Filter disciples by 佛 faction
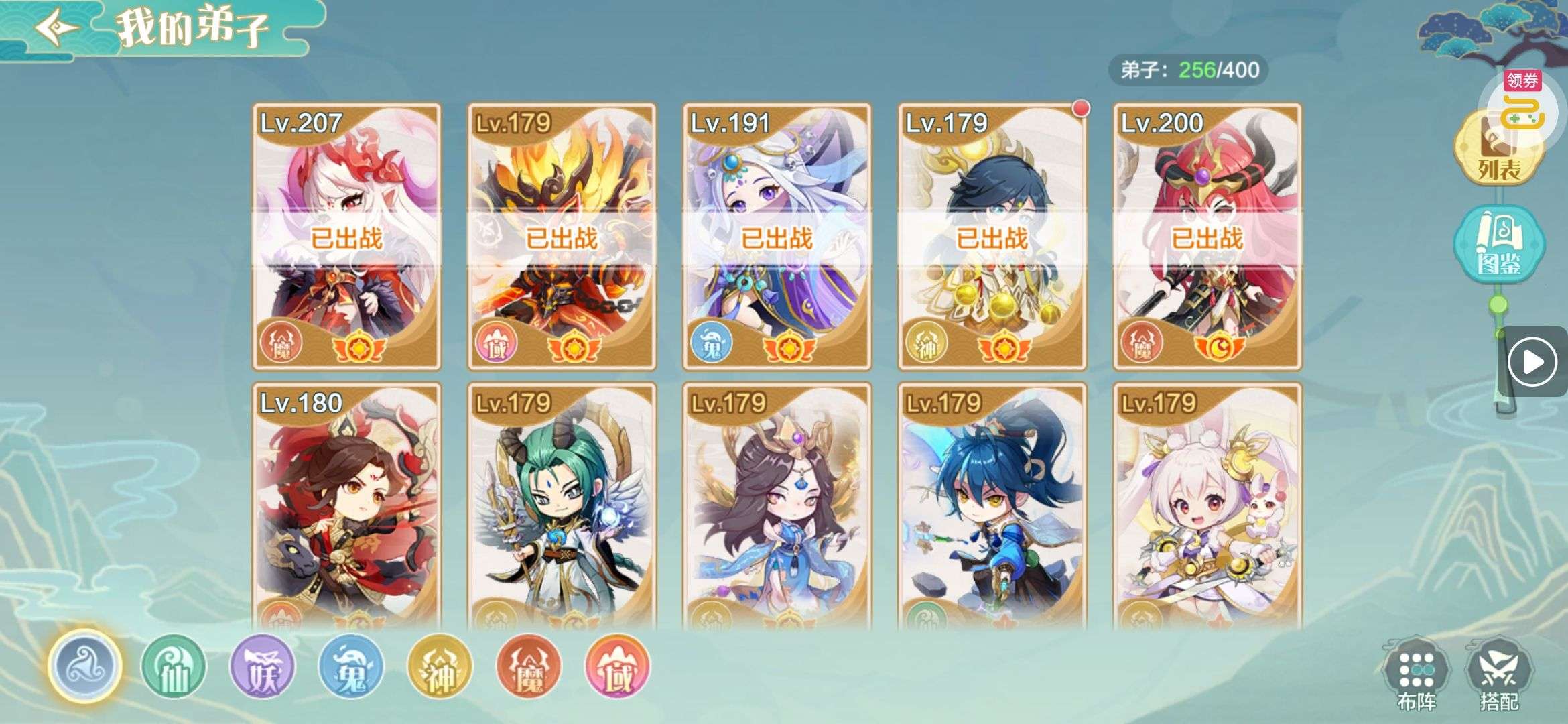The height and width of the screenshot is (724, 1568). pos(617,666)
